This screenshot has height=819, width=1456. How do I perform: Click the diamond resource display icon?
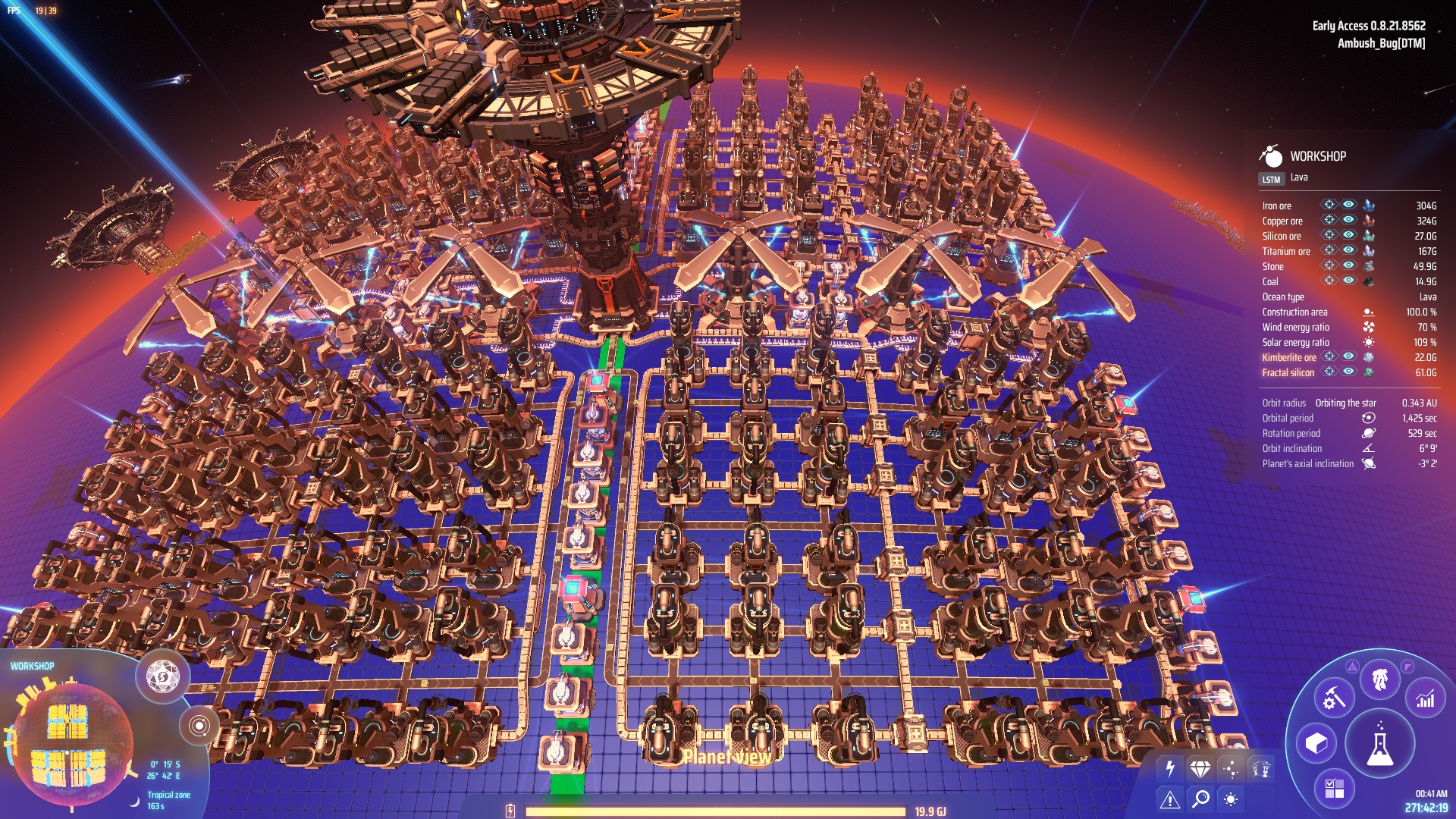1200,769
